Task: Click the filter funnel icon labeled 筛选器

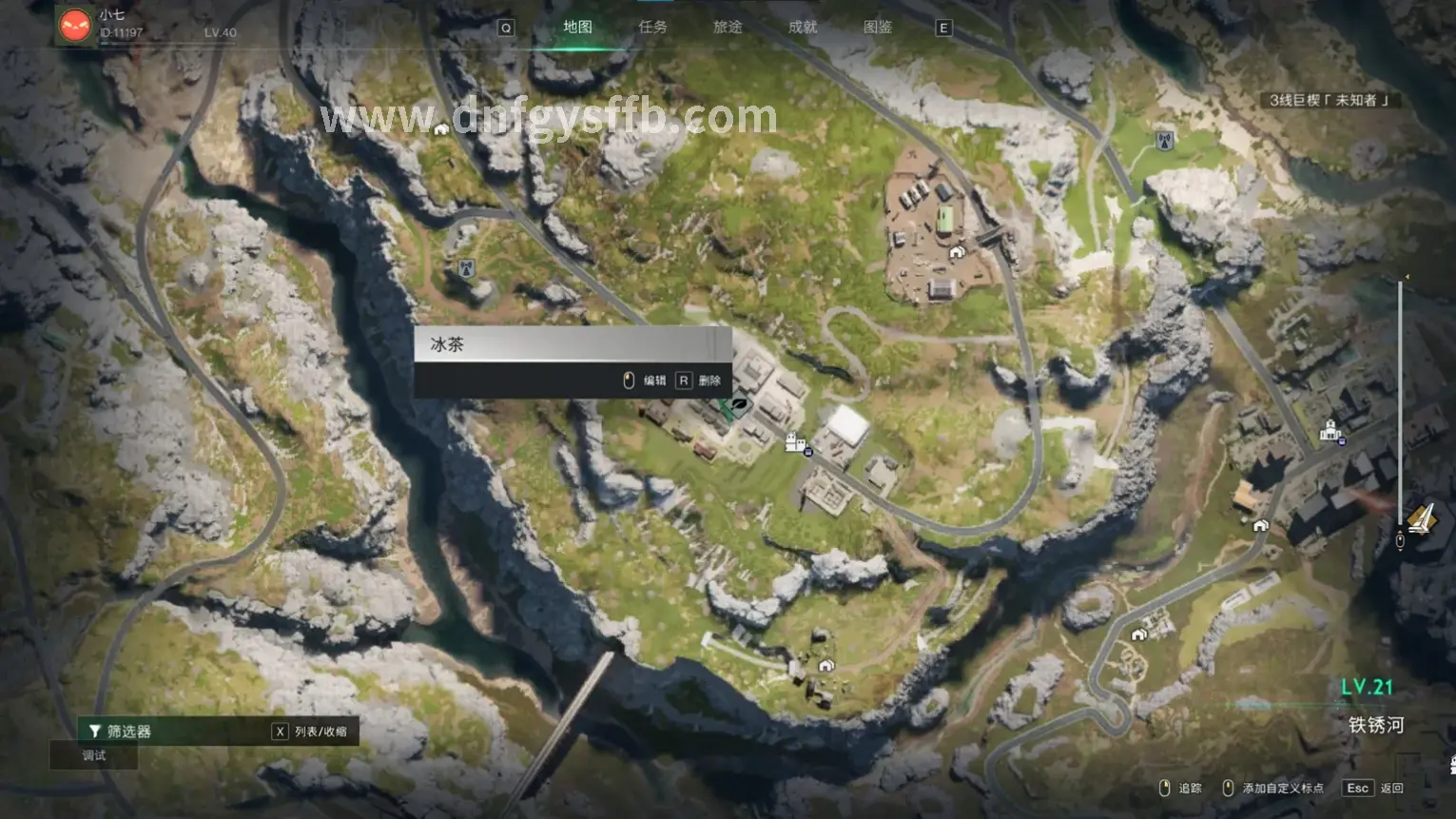Action: coord(95,731)
